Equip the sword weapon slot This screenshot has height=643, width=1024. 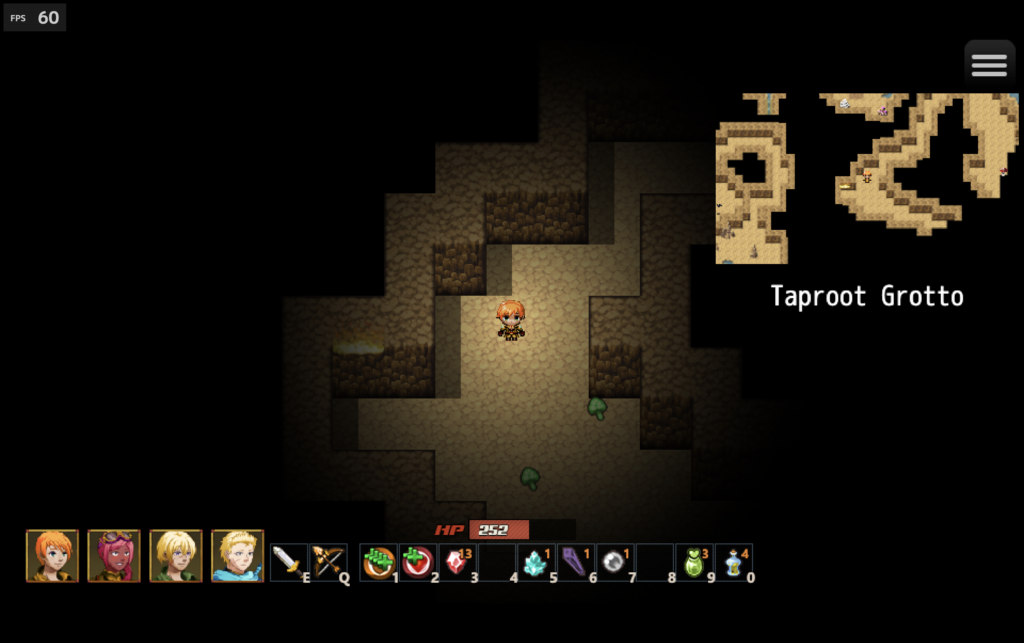click(x=288, y=562)
